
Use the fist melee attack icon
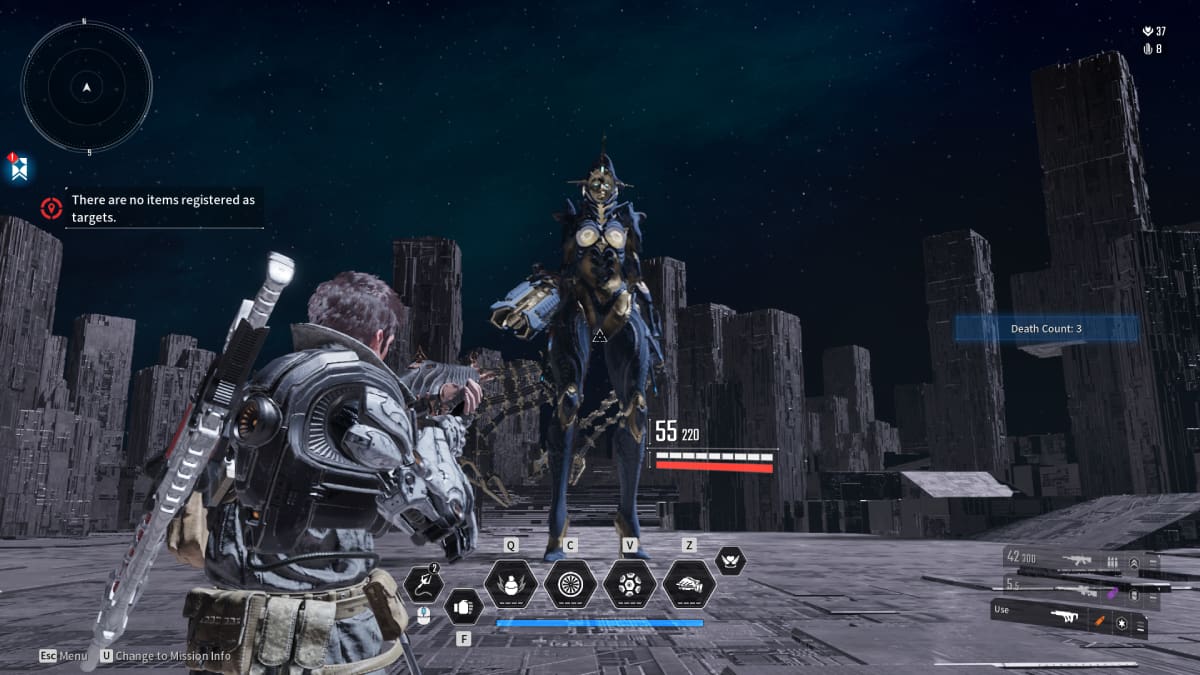pyautogui.click(x=462, y=606)
